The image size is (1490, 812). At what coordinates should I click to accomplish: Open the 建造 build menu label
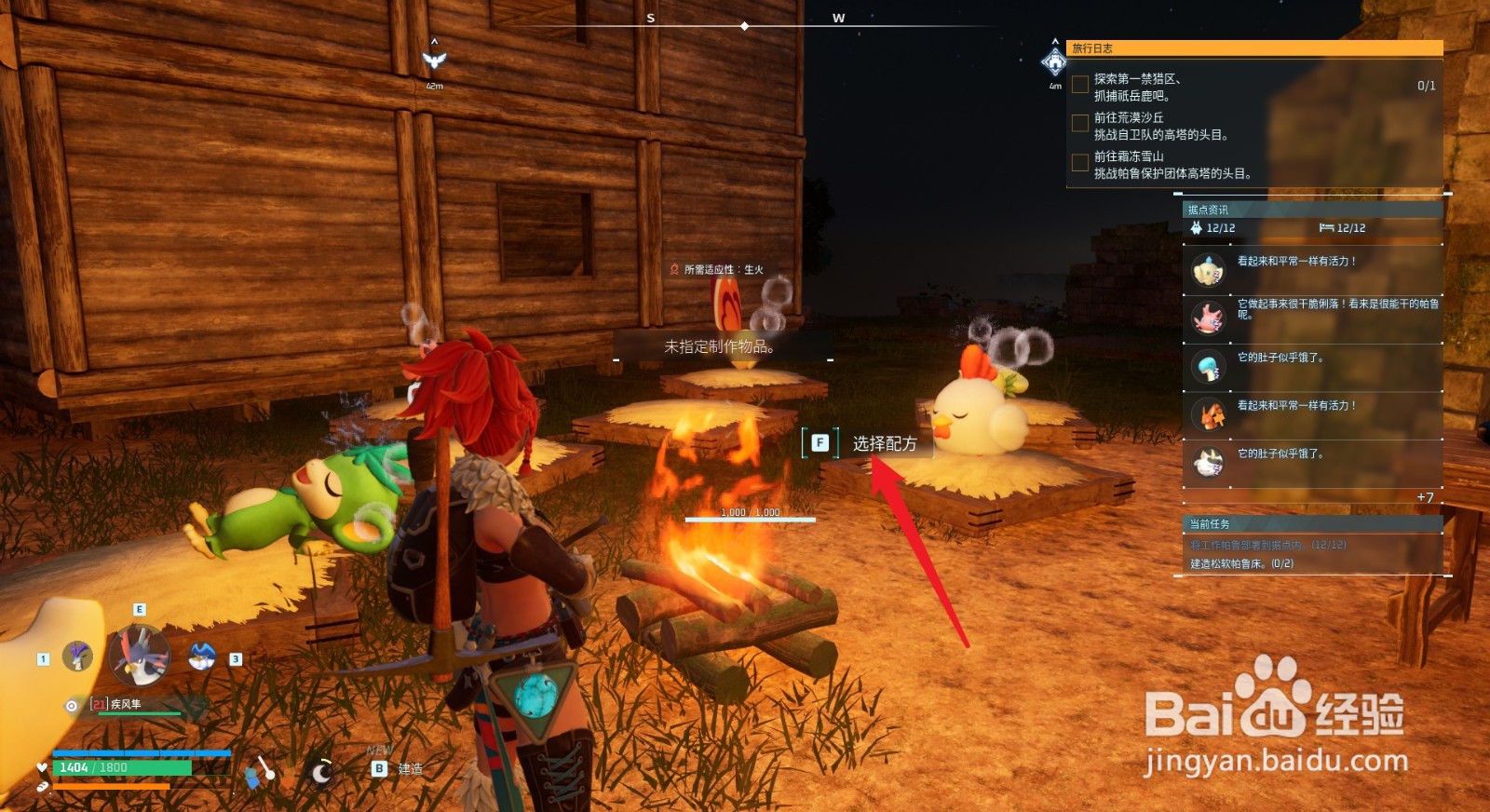point(410,769)
